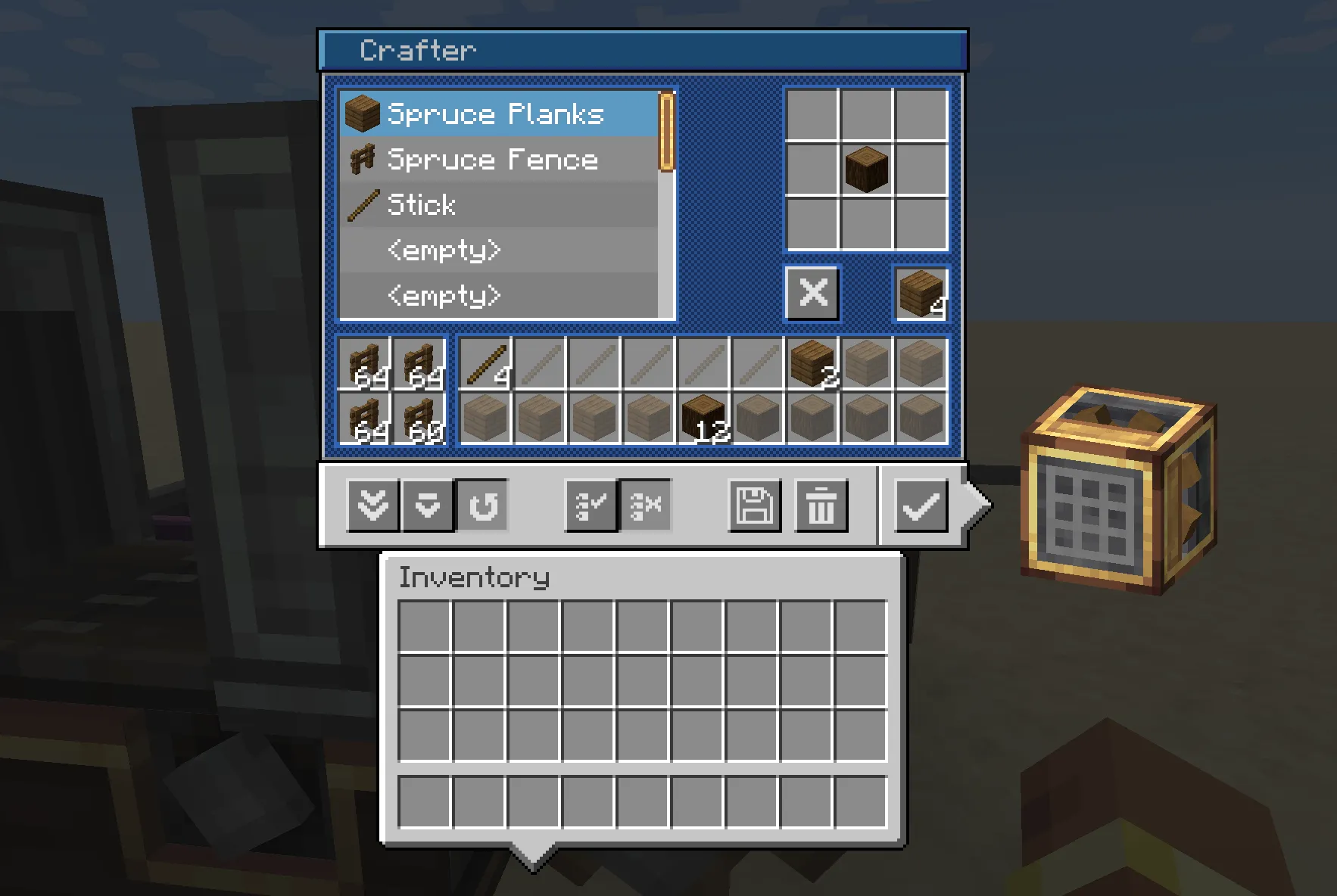Select the Spruce Fence recipe
This screenshot has width=1337, height=896.
491,160
